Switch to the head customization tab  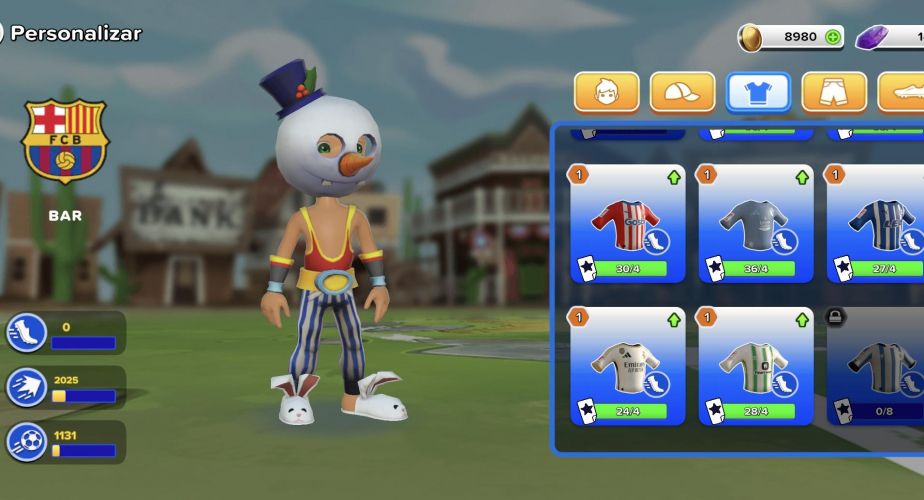click(x=607, y=92)
